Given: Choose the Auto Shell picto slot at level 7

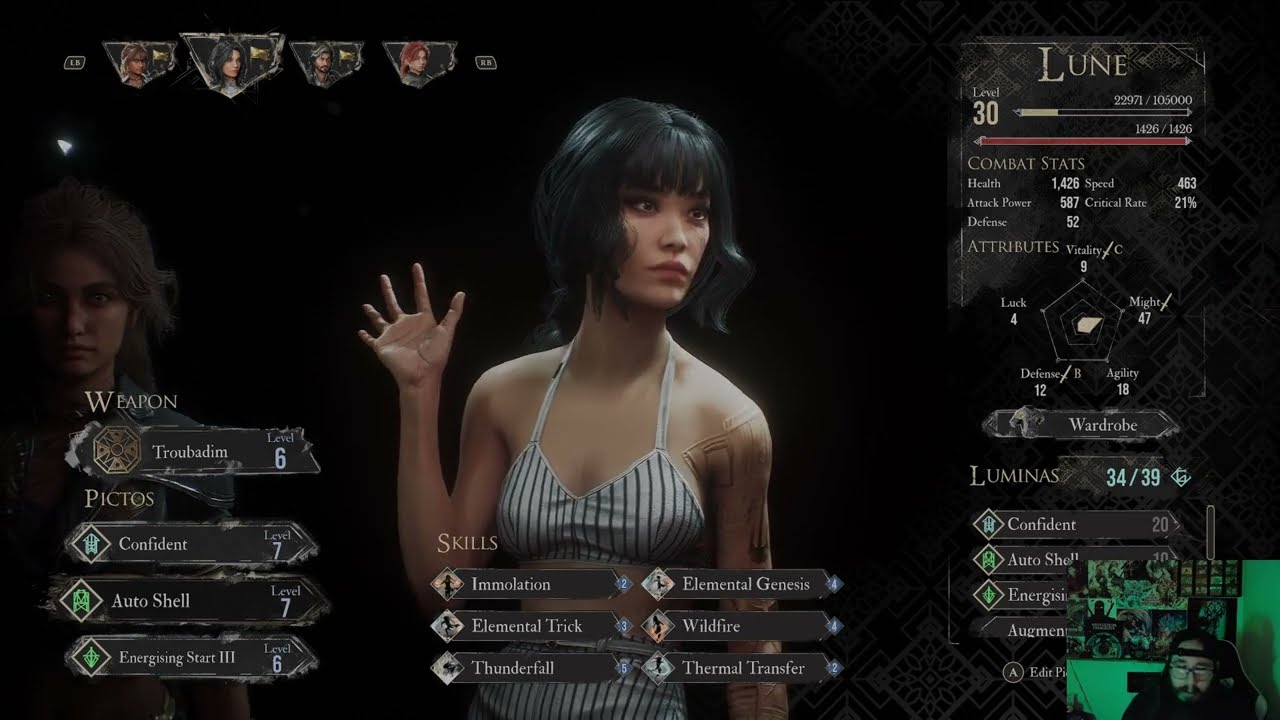Looking at the screenshot, I should click(192, 601).
